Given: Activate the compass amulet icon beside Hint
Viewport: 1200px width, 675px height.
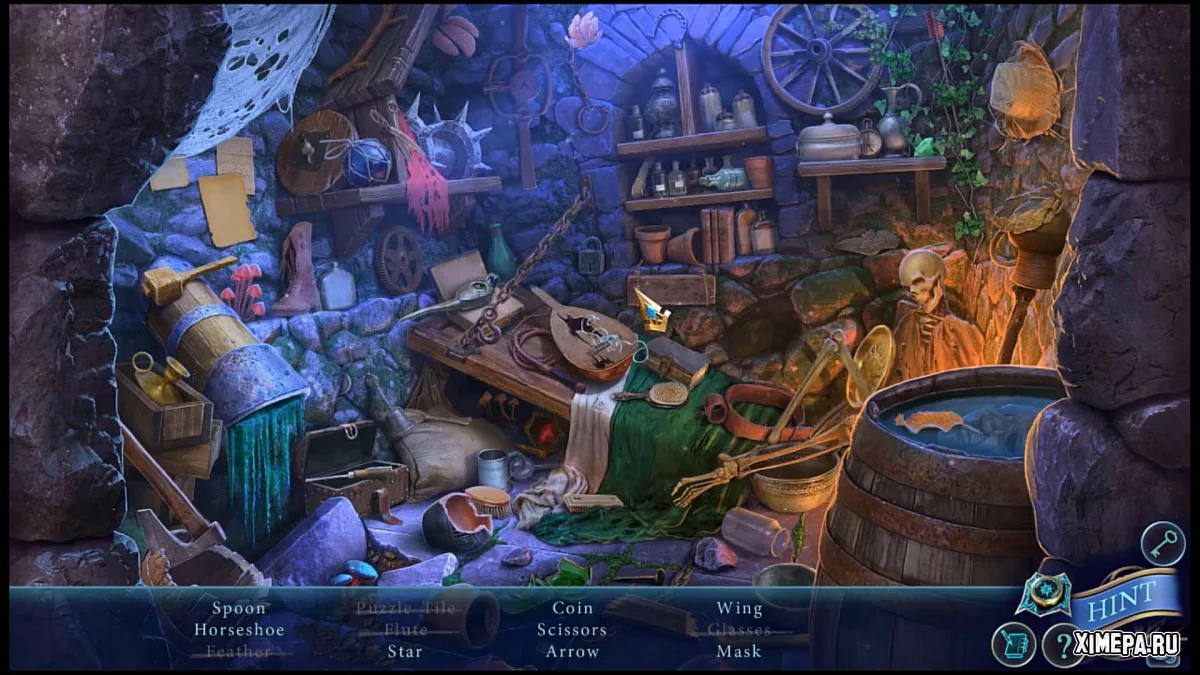Looking at the screenshot, I should click(x=1044, y=594).
